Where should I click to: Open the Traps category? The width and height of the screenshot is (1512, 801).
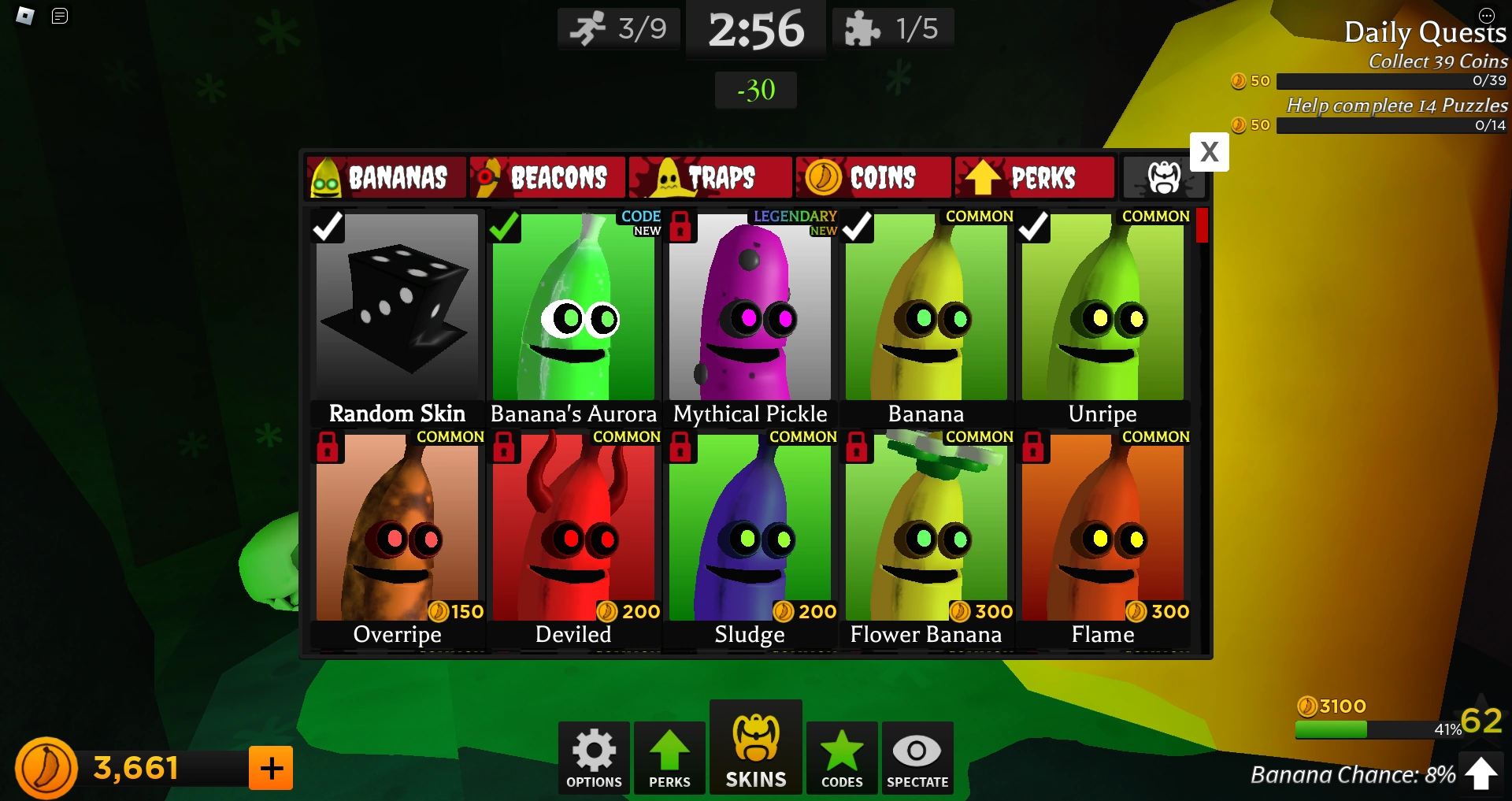(710, 177)
